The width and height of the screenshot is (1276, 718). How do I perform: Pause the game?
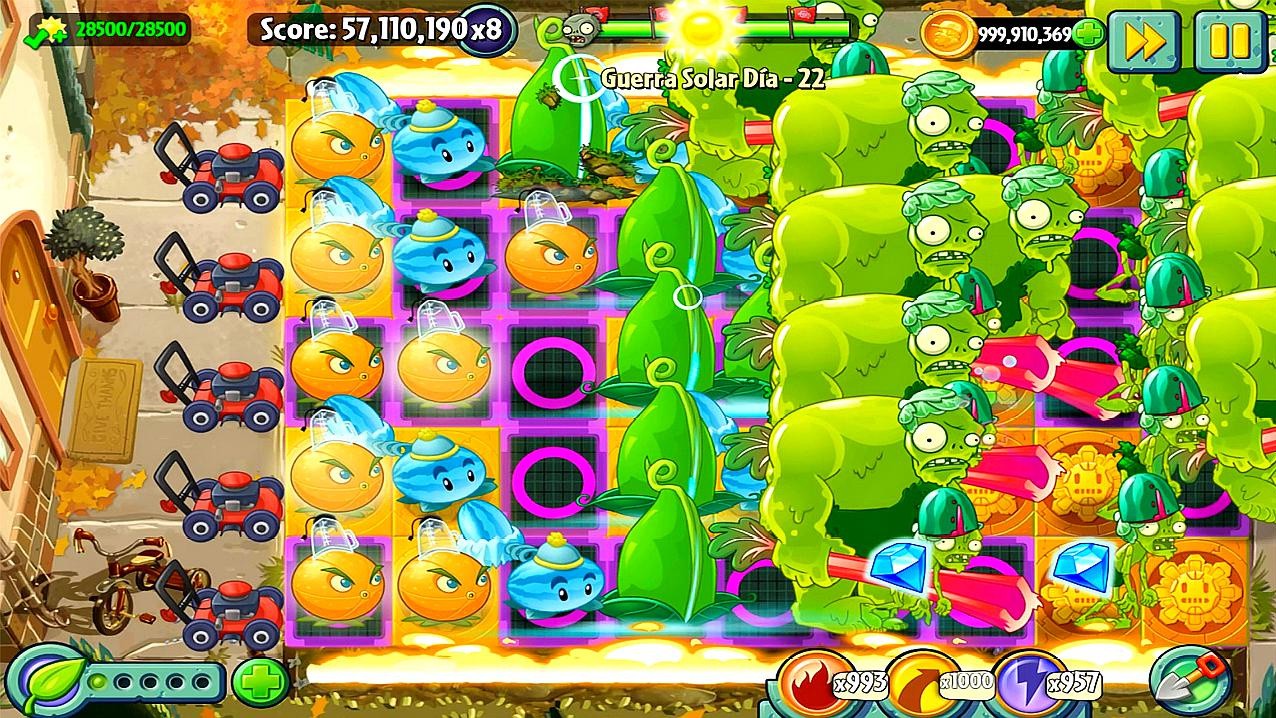point(1230,41)
